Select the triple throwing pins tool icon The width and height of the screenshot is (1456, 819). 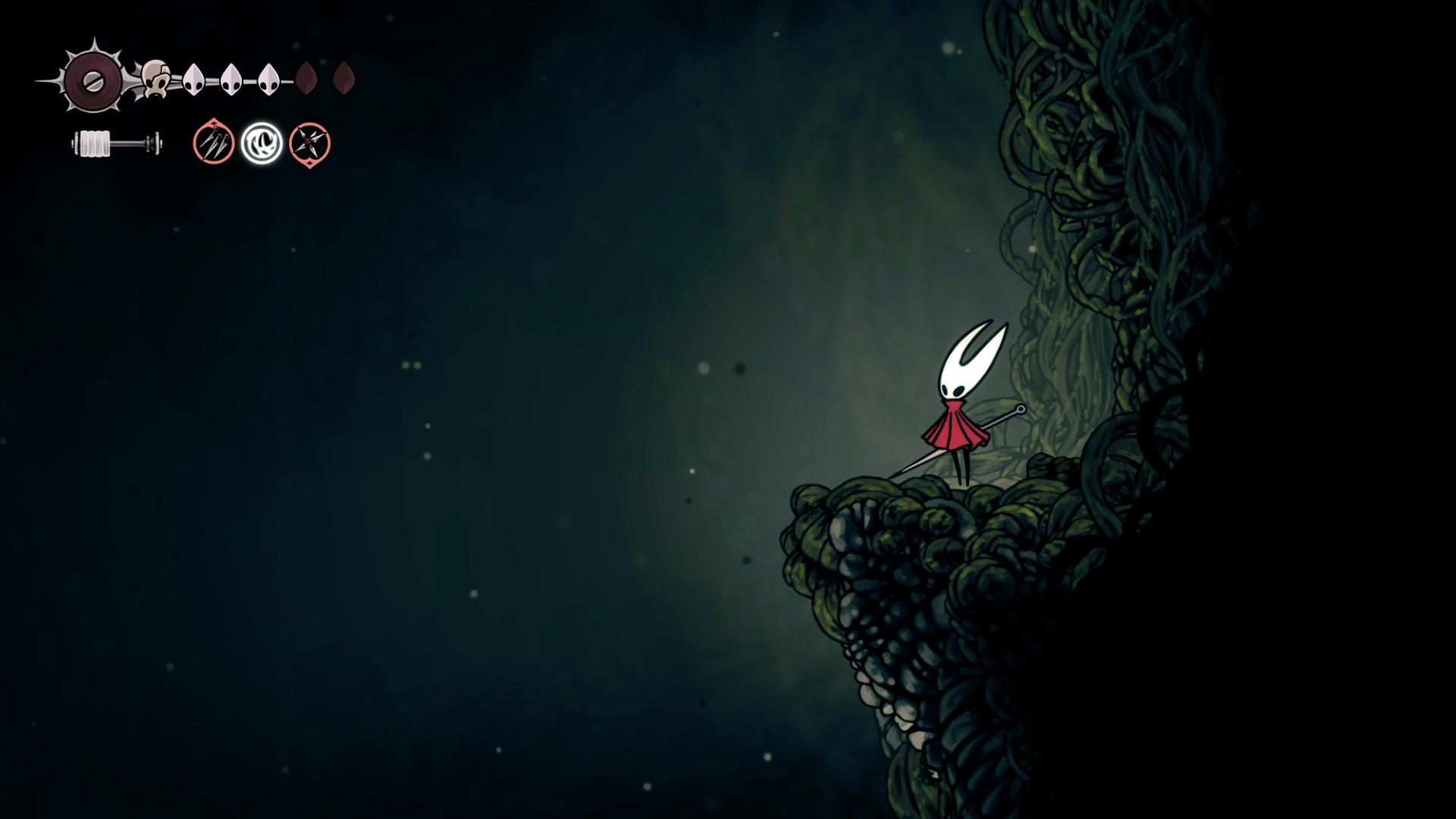point(213,143)
